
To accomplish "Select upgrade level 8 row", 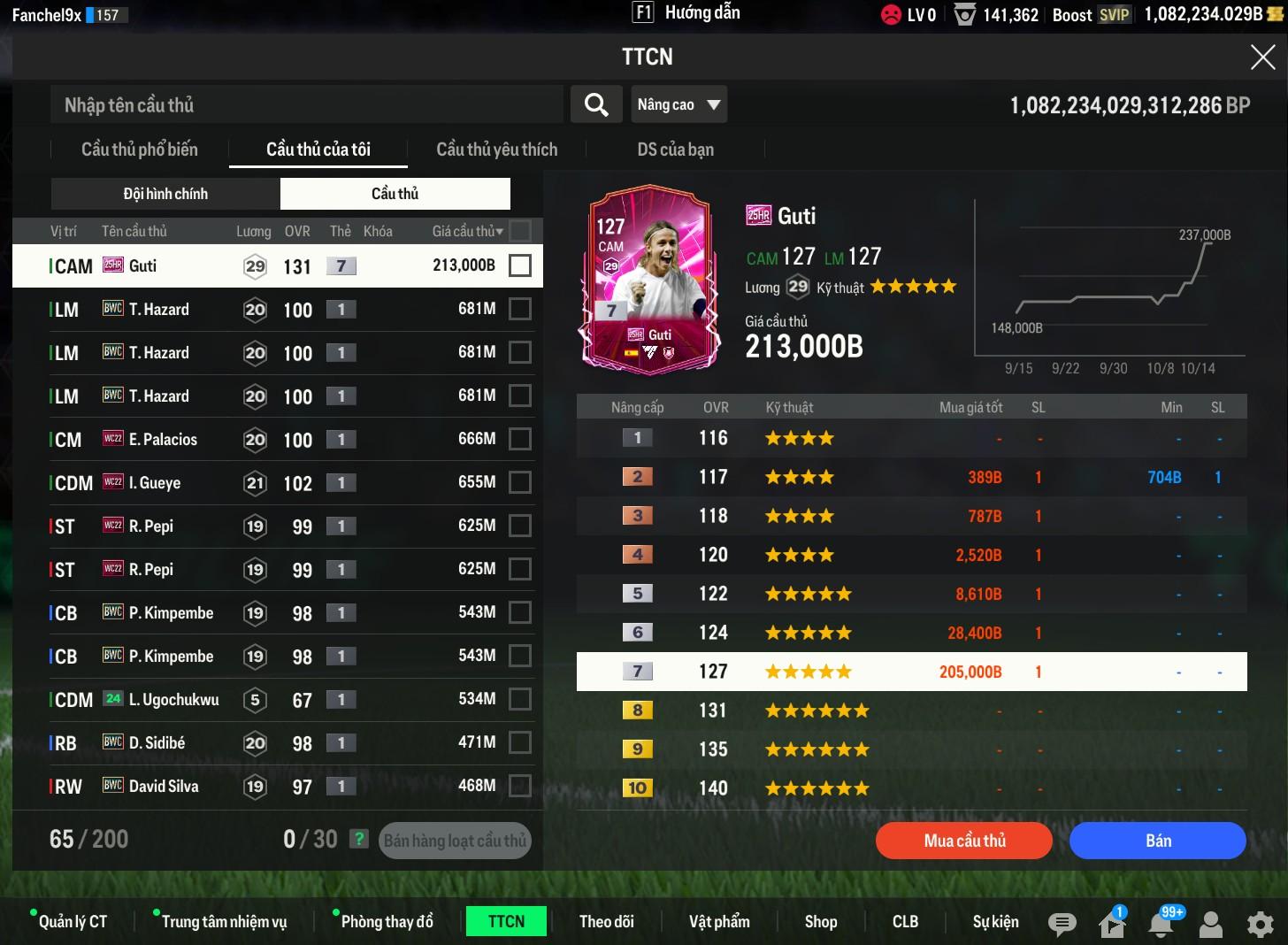I will pos(911,711).
